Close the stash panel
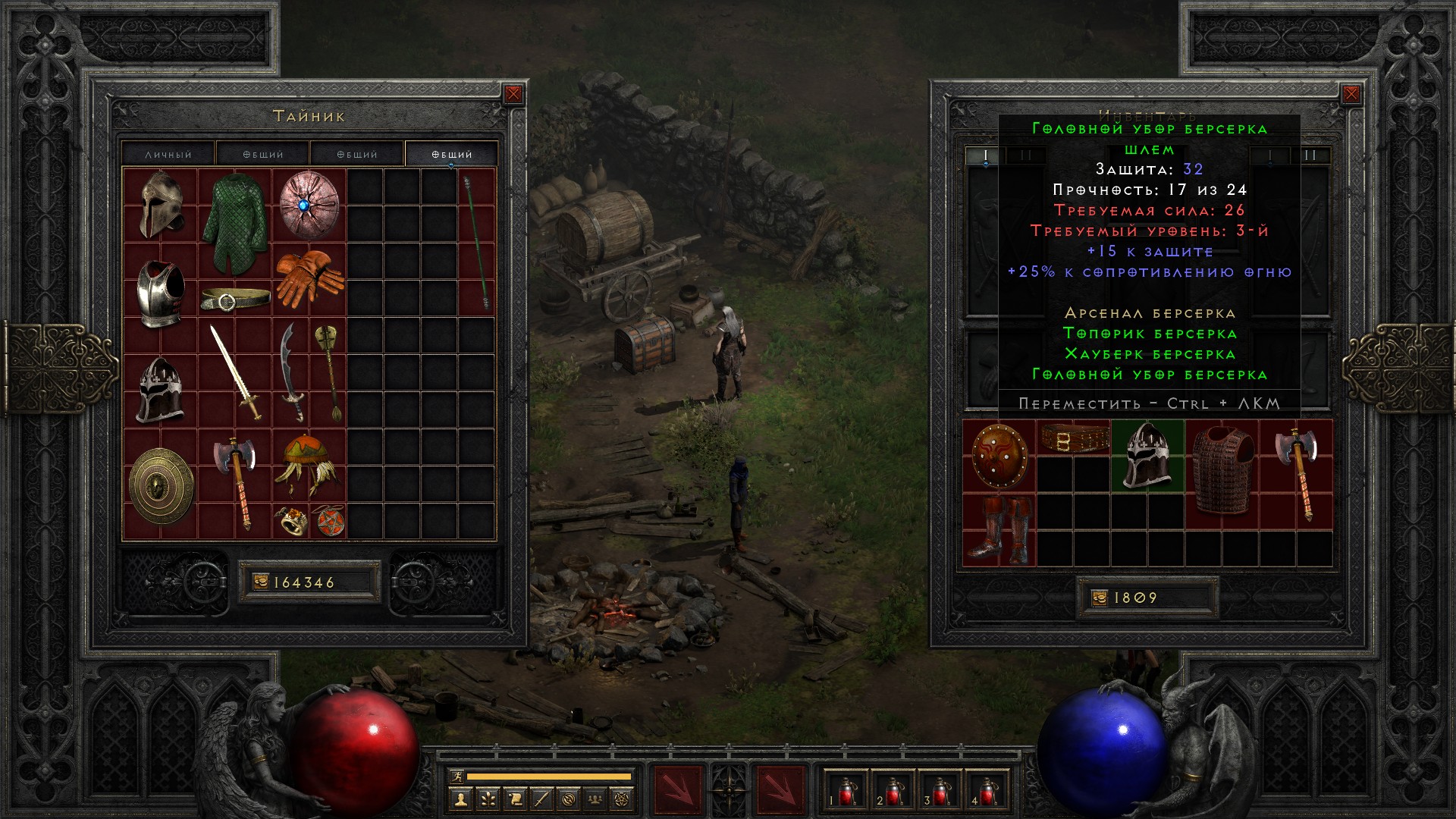Screen dimensions: 1456x819 [x=513, y=94]
